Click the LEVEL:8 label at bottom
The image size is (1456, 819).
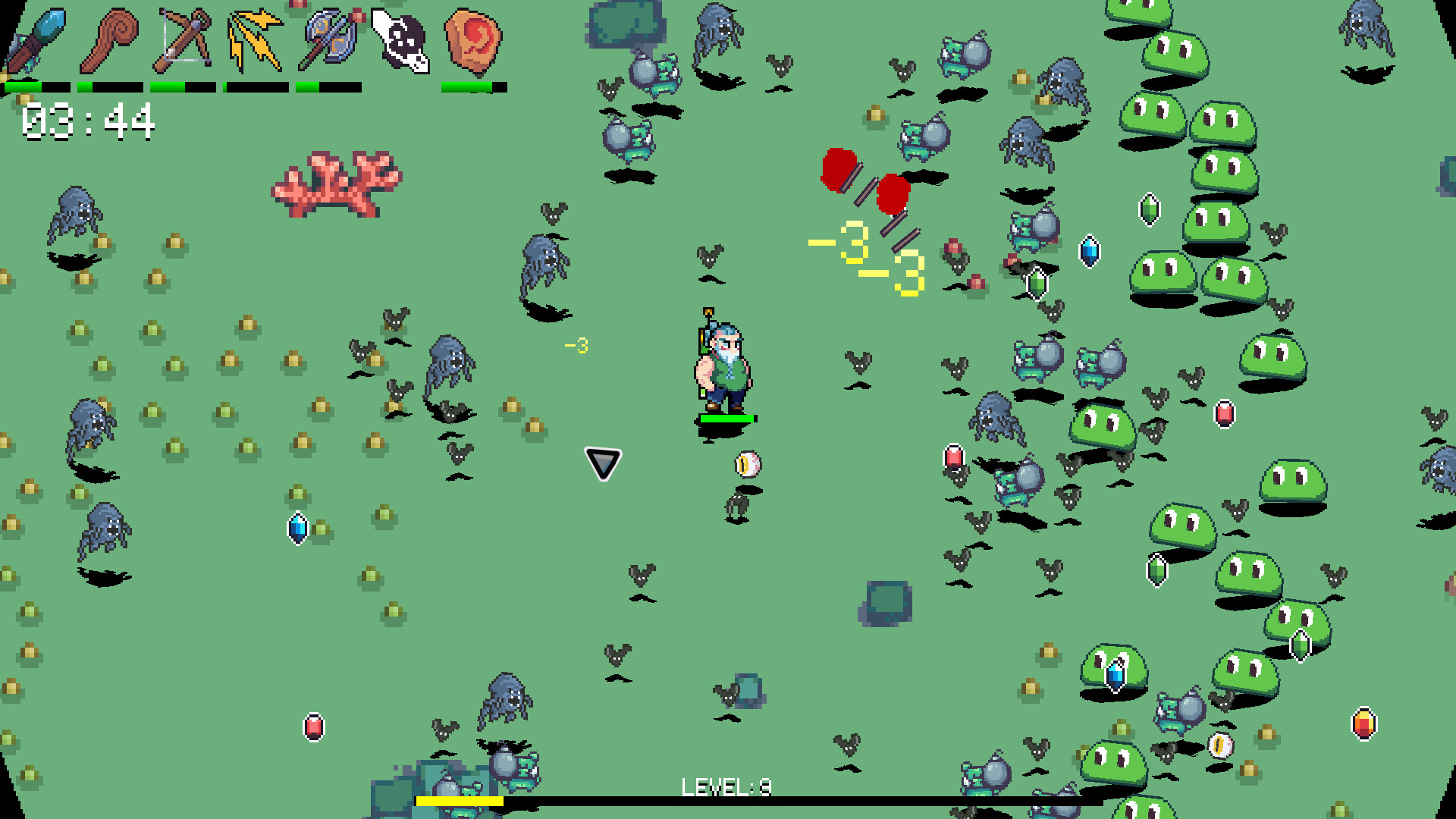pyautogui.click(x=724, y=787)
